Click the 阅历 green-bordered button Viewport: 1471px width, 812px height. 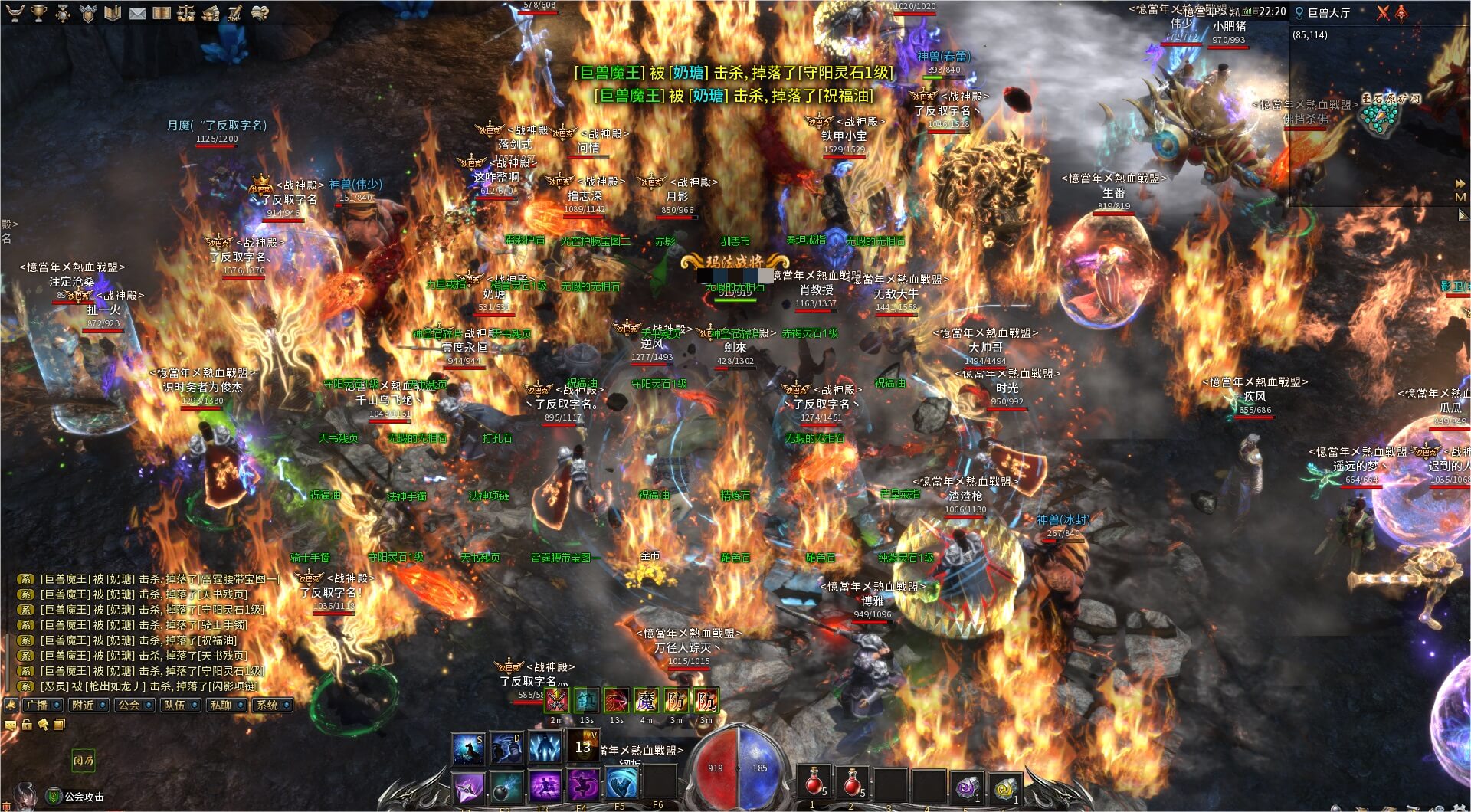(84, 760)
